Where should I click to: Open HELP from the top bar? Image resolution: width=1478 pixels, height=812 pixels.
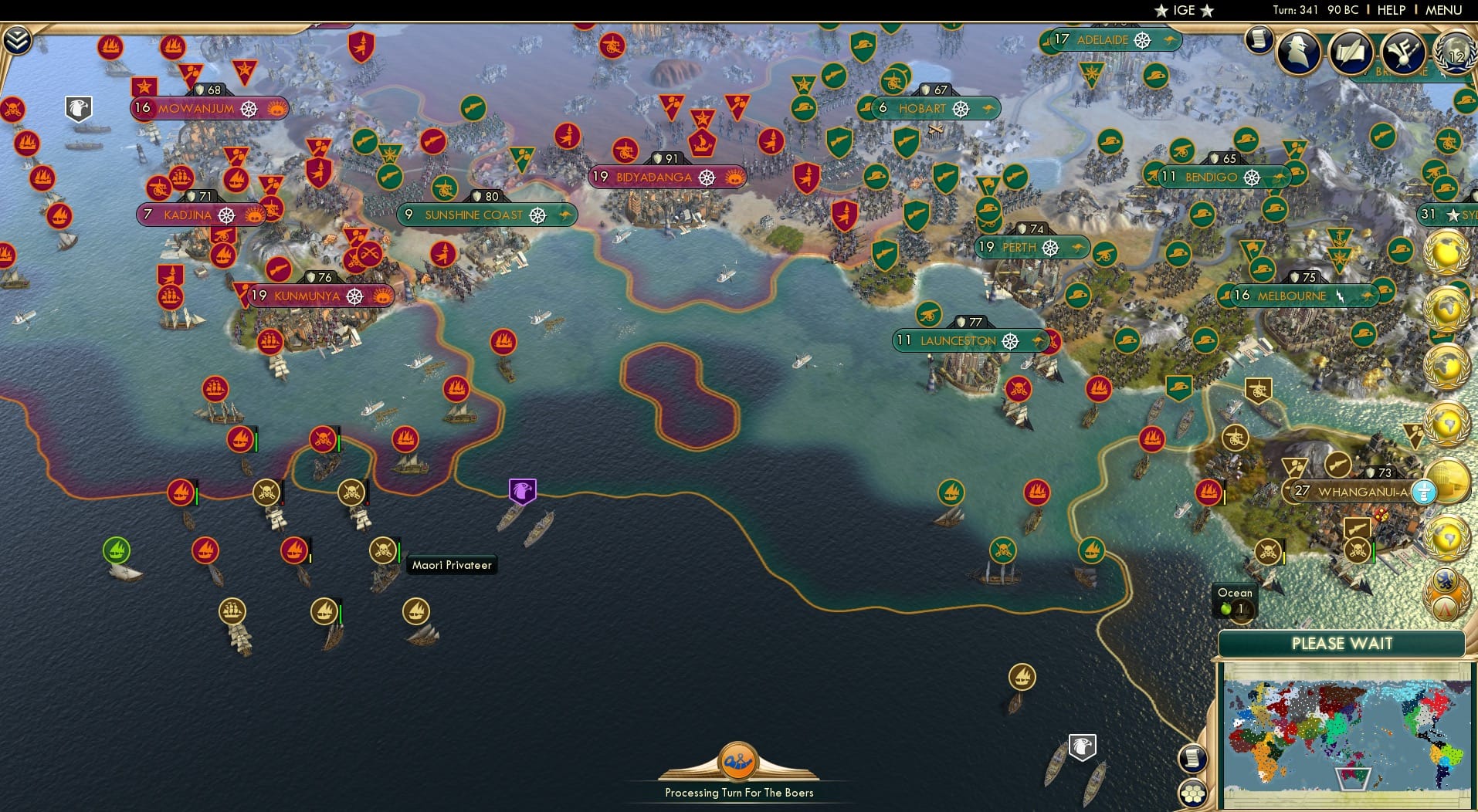coord(1391,10)
